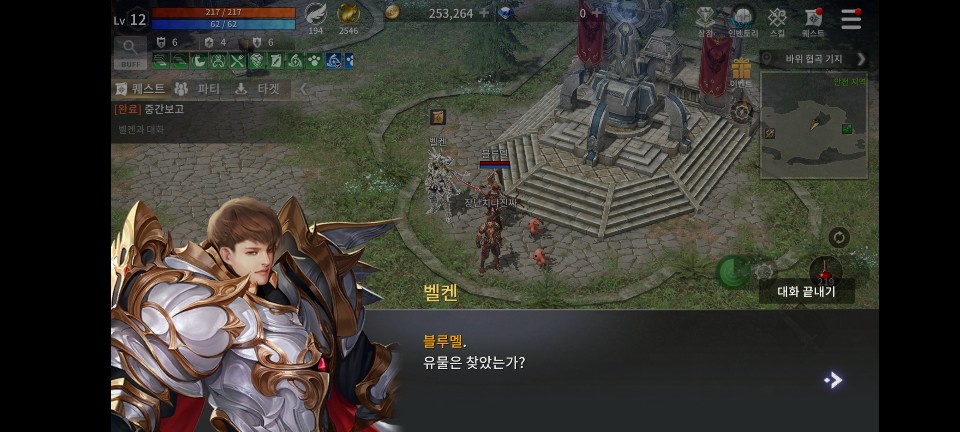The height and width of the screenshot is (432, 960).
Task: Add diamonds with the plus button
Action: click(597, 13)
